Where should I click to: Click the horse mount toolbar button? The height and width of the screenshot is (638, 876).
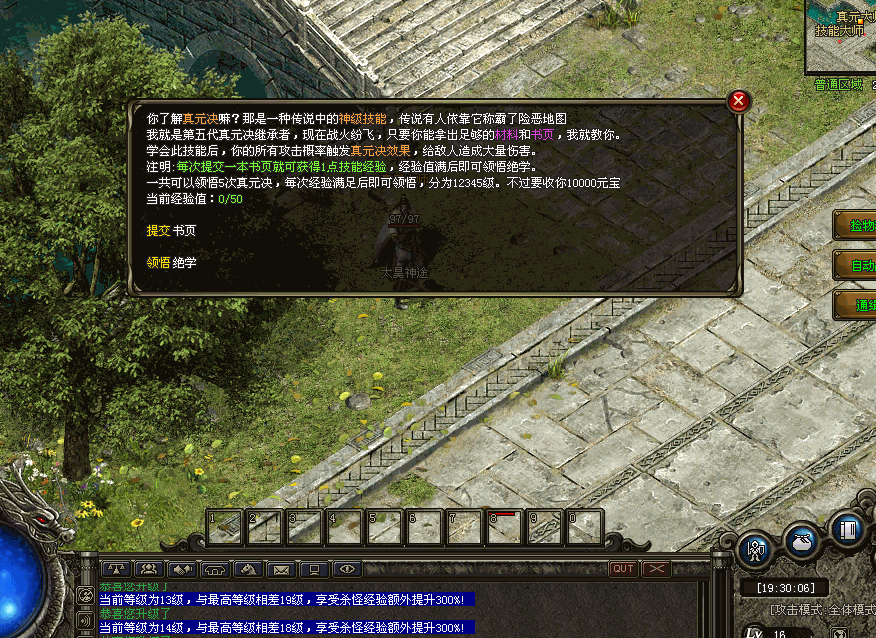click(248, 569)
